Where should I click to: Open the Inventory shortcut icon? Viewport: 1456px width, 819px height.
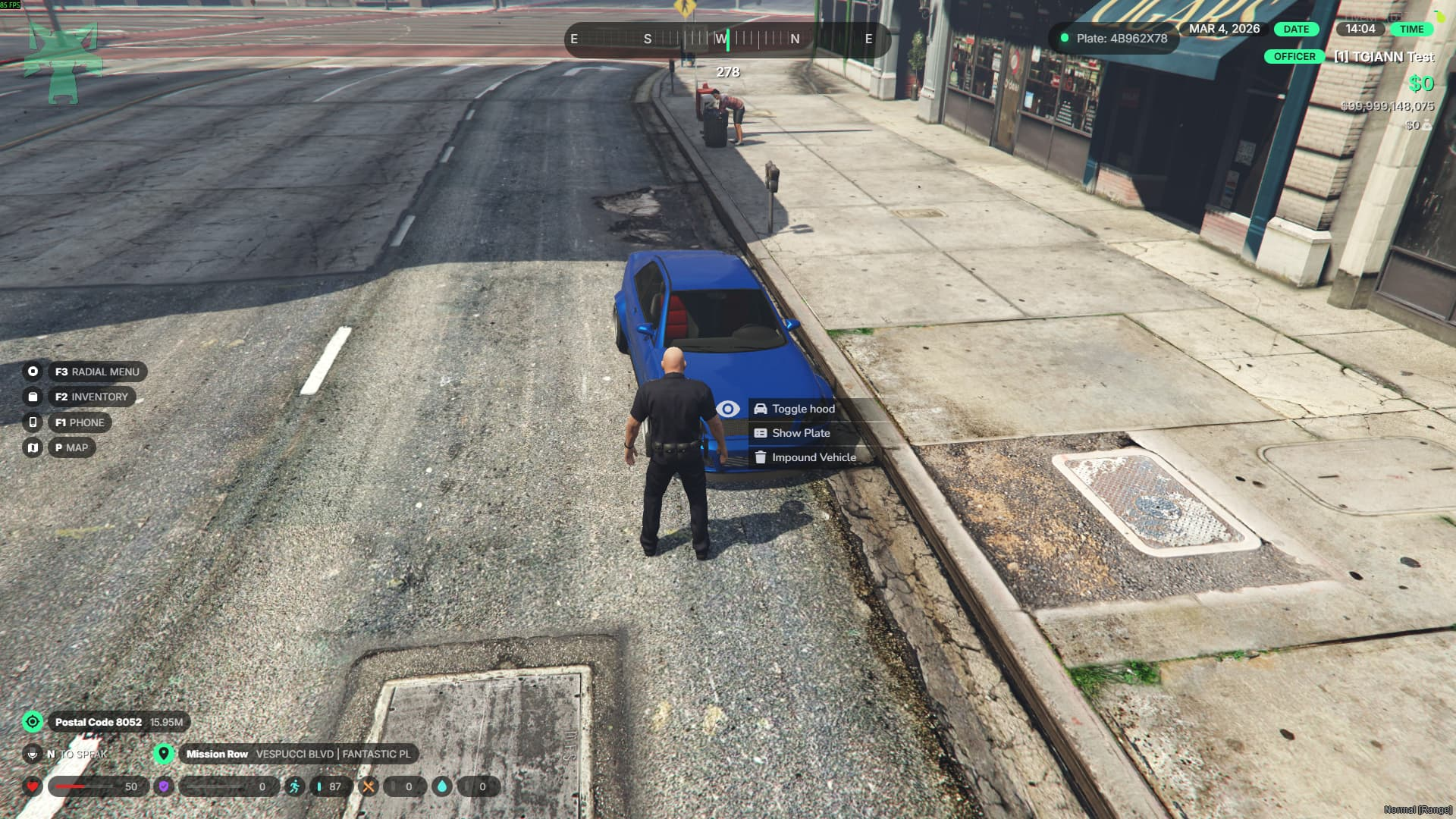tap(33, 397)
